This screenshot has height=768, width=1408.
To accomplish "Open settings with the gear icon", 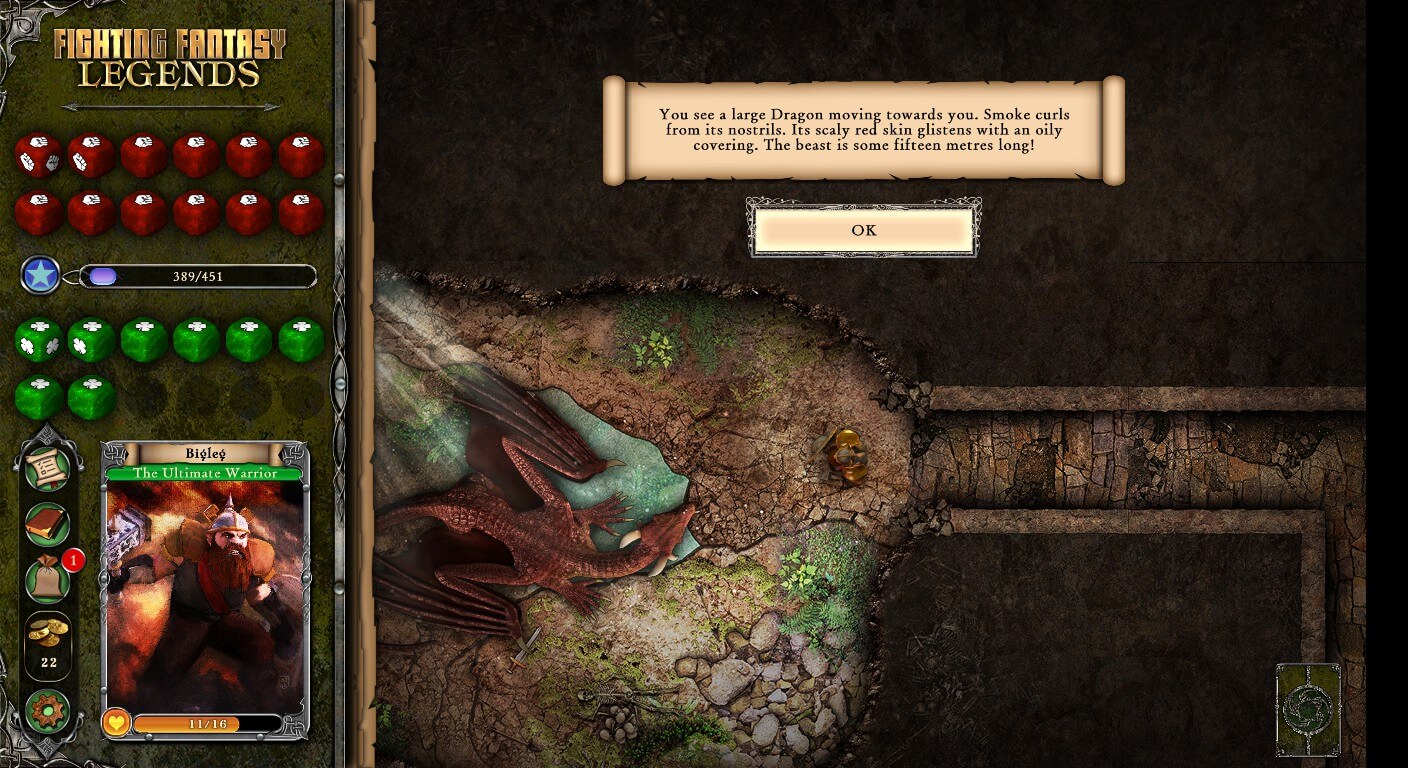I will [48, 711].
